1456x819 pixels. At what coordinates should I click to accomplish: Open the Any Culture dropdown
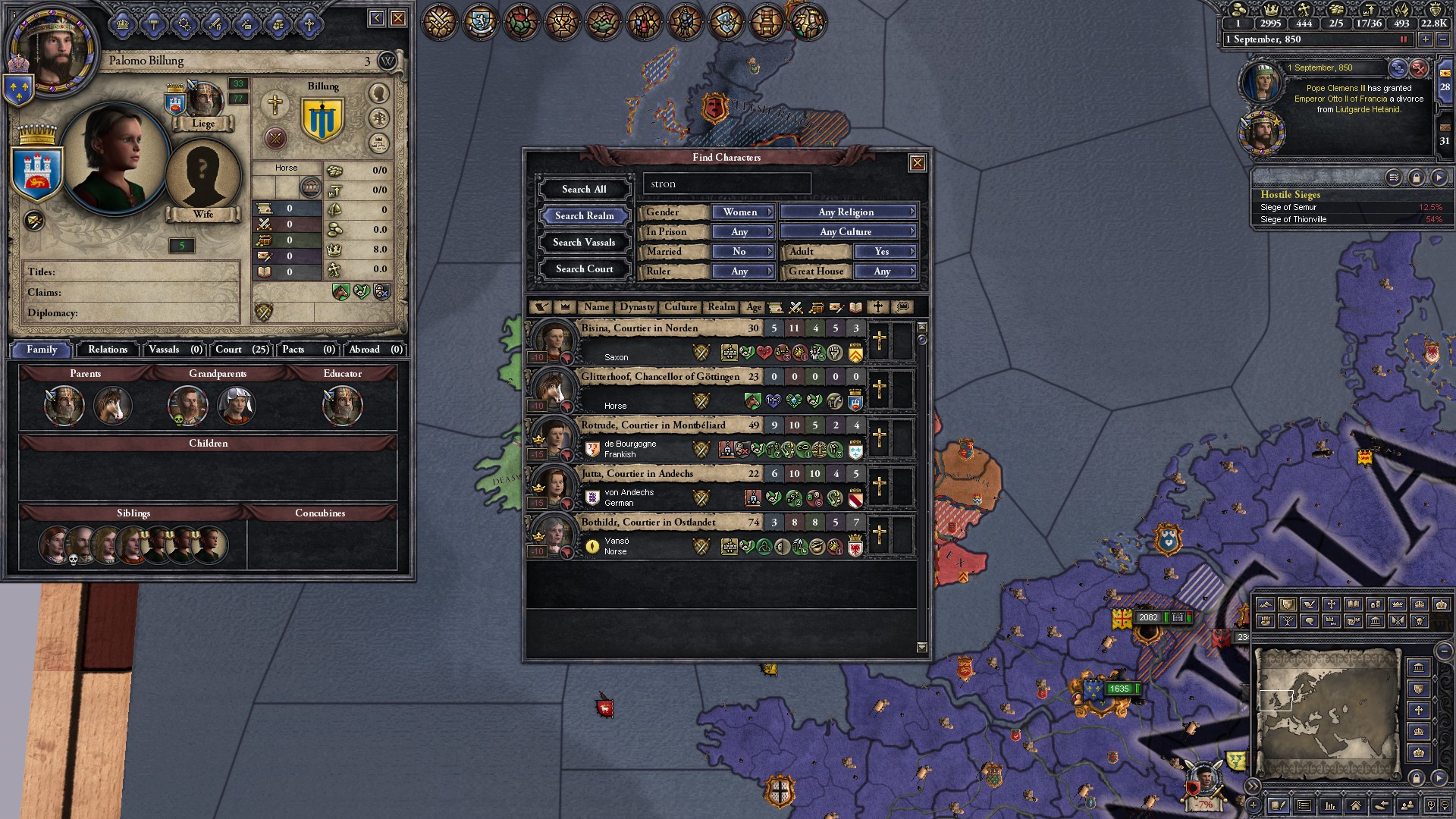click(x=848, y=232)
